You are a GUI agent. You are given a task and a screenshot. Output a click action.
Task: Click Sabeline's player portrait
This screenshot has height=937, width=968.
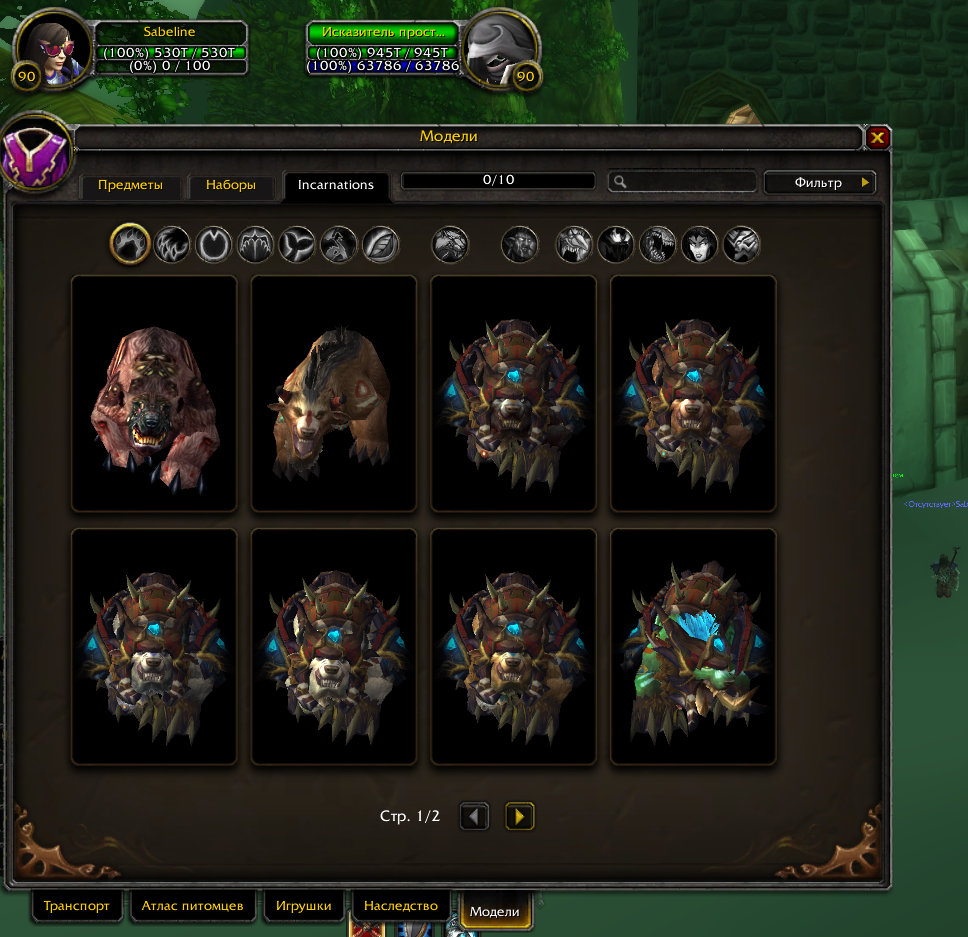55,47
